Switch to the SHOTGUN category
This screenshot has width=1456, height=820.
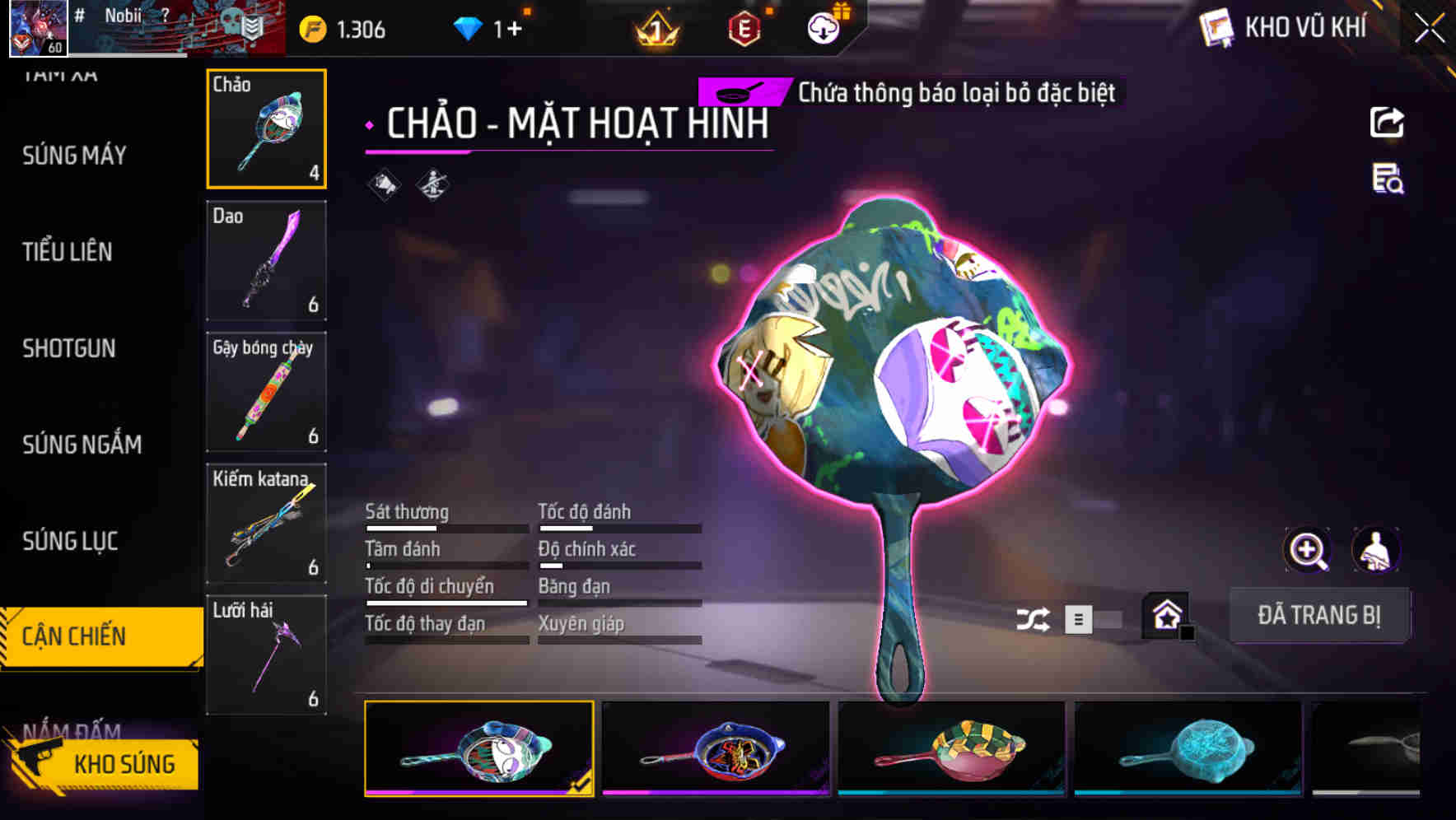70,349
